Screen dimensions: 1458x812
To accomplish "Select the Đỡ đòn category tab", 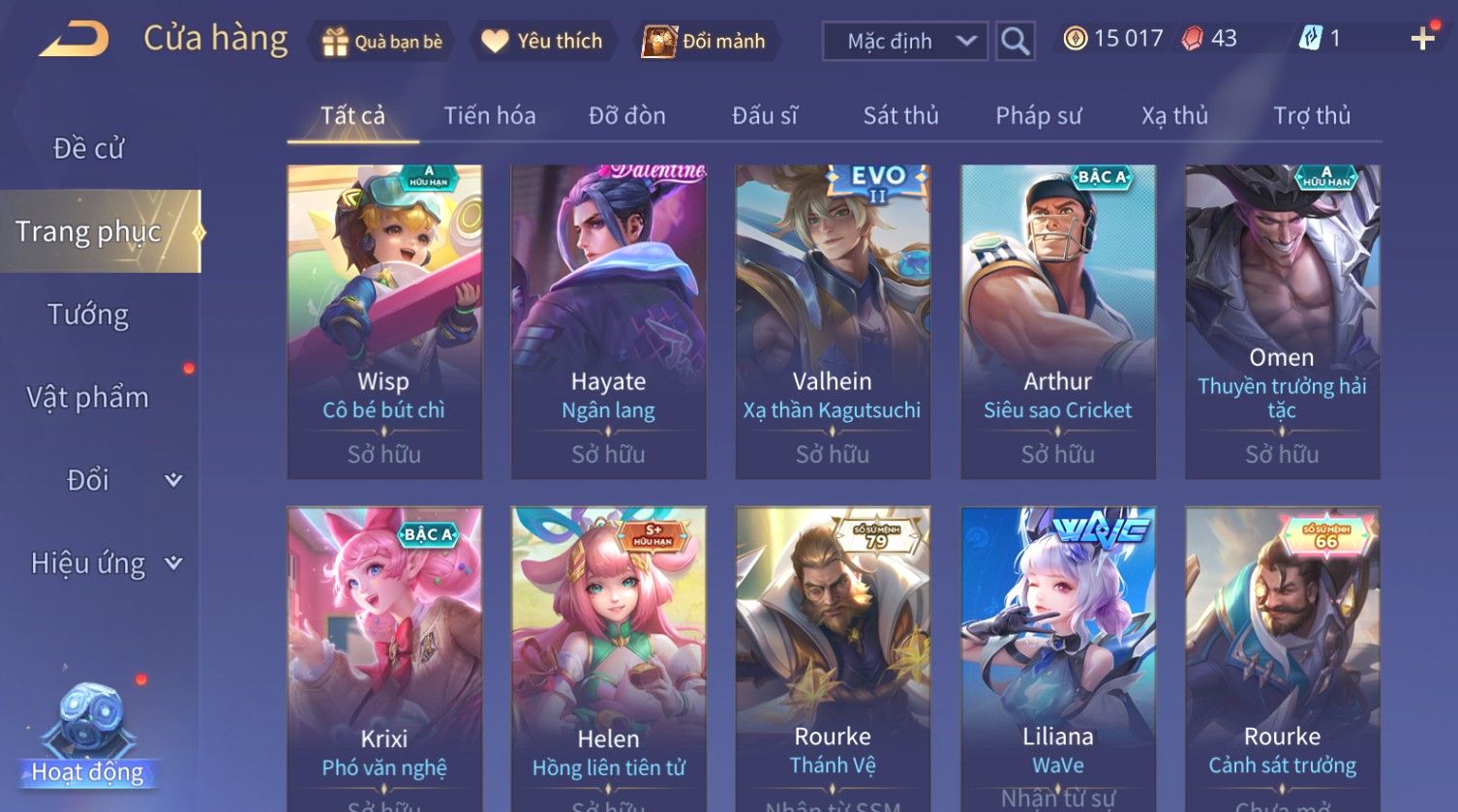I will tap(626, 116).
